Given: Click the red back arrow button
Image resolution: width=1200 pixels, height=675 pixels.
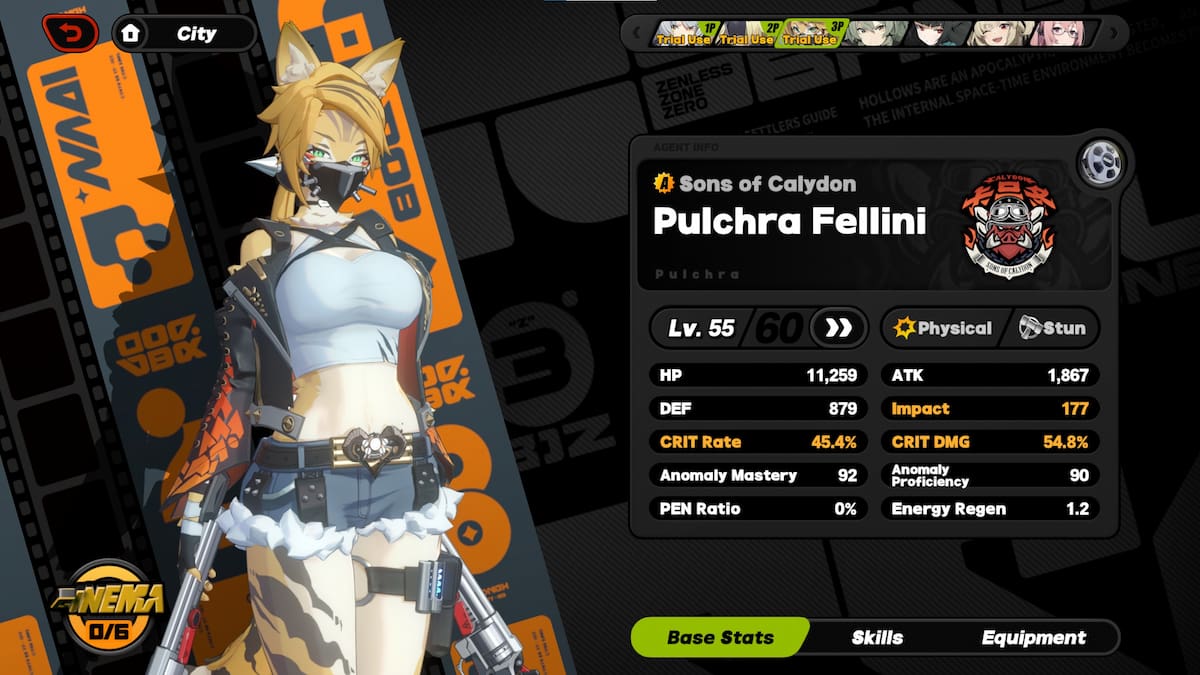Looking at the screenshot, I should click(x=70, y=33).
